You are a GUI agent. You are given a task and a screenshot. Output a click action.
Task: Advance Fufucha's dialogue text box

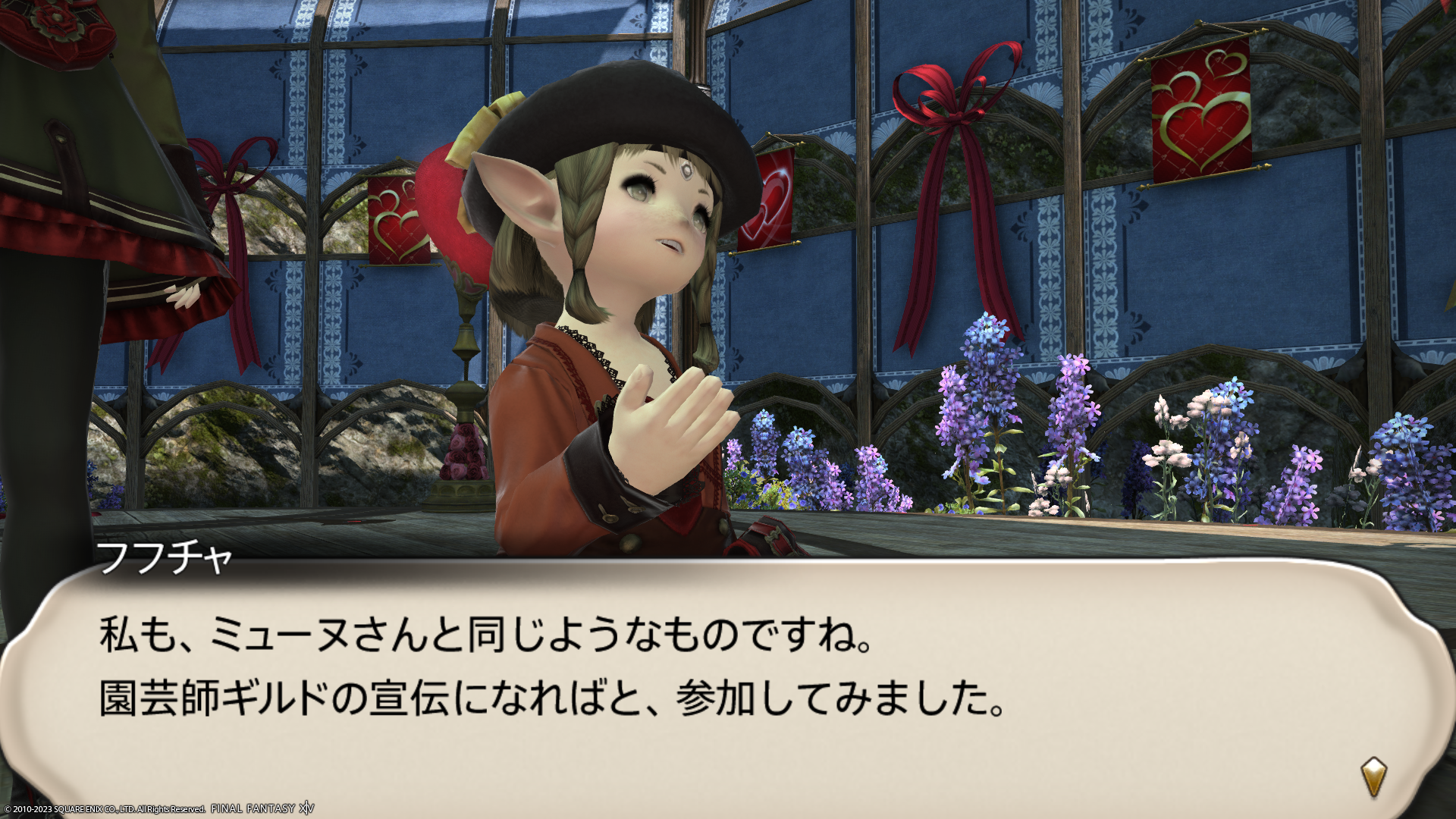(728, 682)
